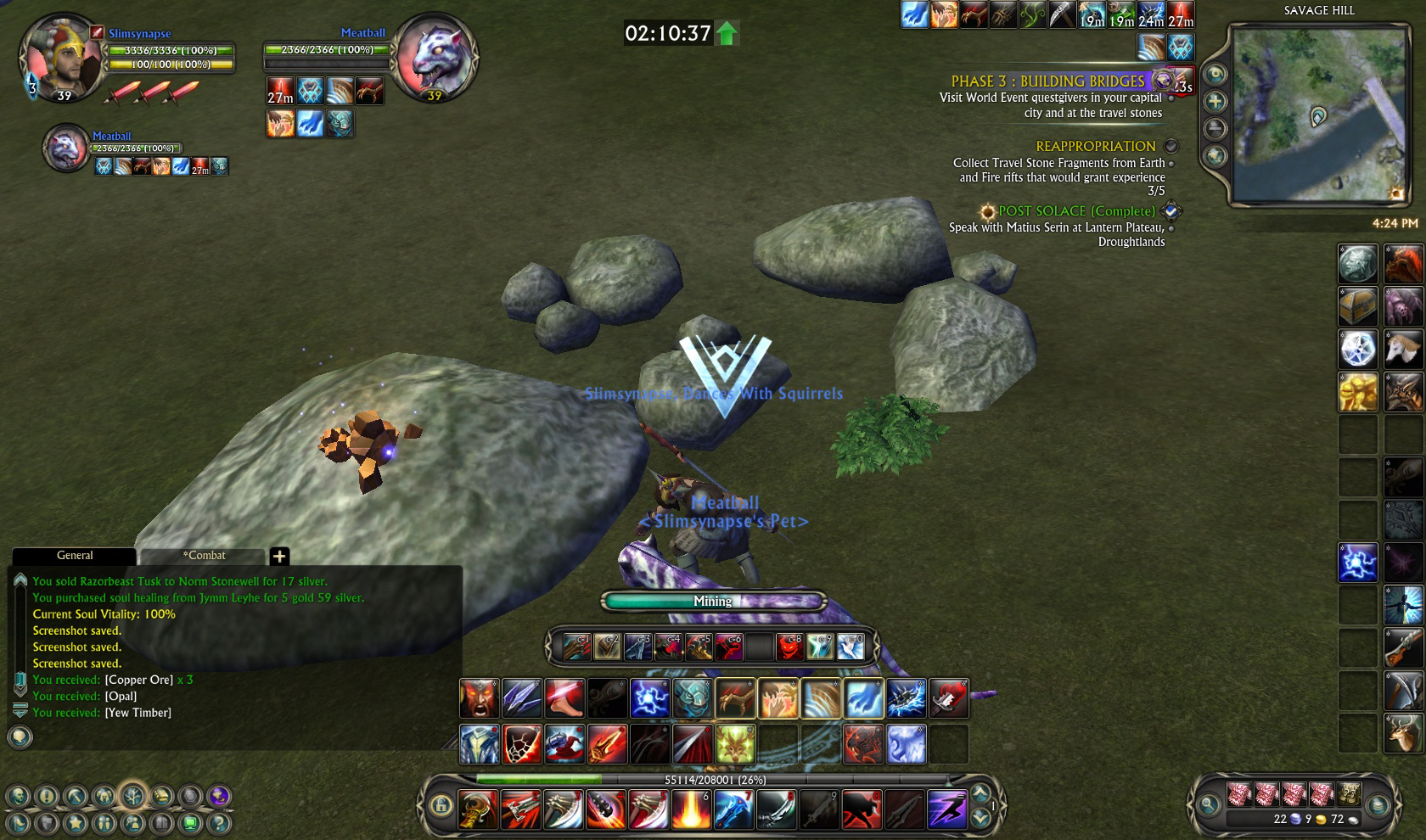
Task: Select the General chat tab
Action: [75, 556]
